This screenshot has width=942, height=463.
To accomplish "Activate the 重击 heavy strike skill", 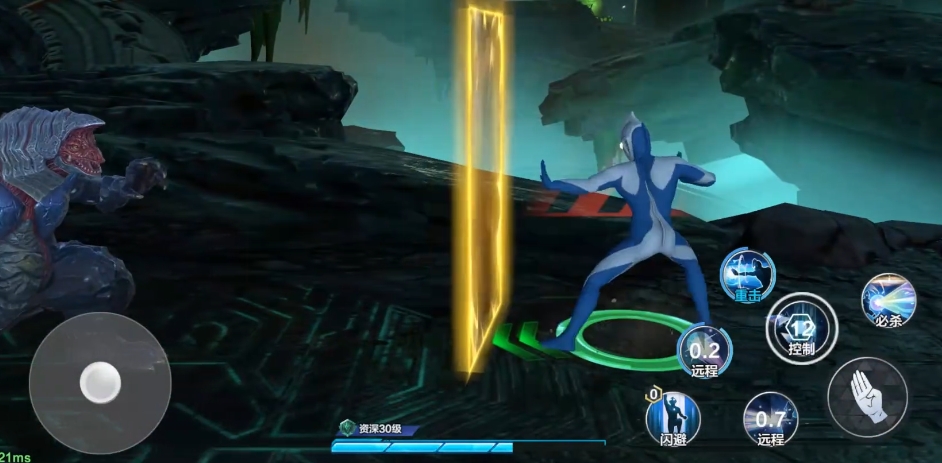I will tap(748, 274).
